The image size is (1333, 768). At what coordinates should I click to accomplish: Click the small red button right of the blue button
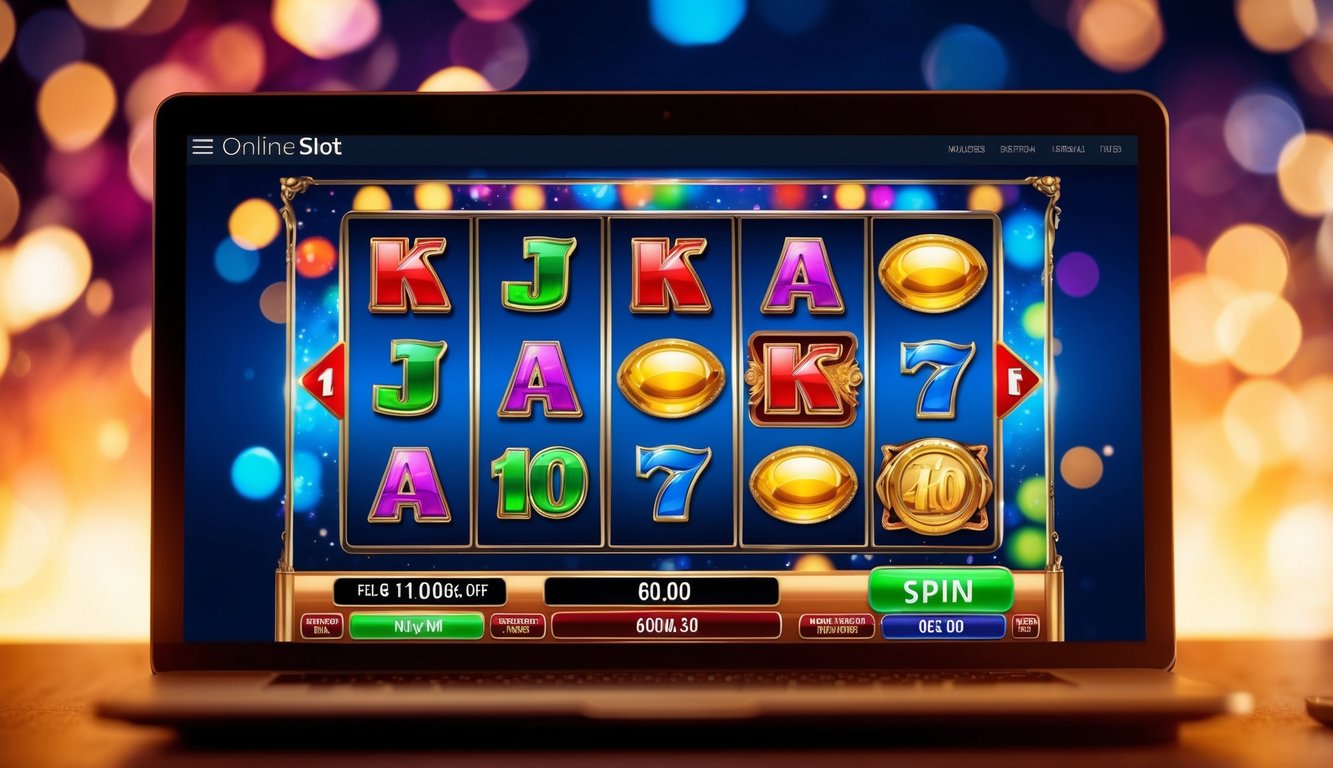[x=1026, y=626]
